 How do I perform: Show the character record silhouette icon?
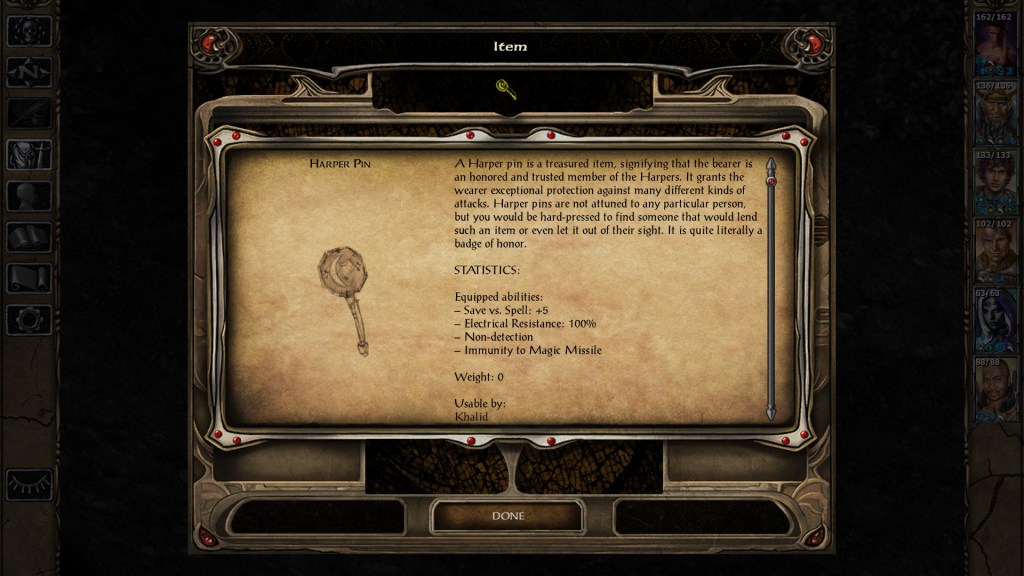29,196
